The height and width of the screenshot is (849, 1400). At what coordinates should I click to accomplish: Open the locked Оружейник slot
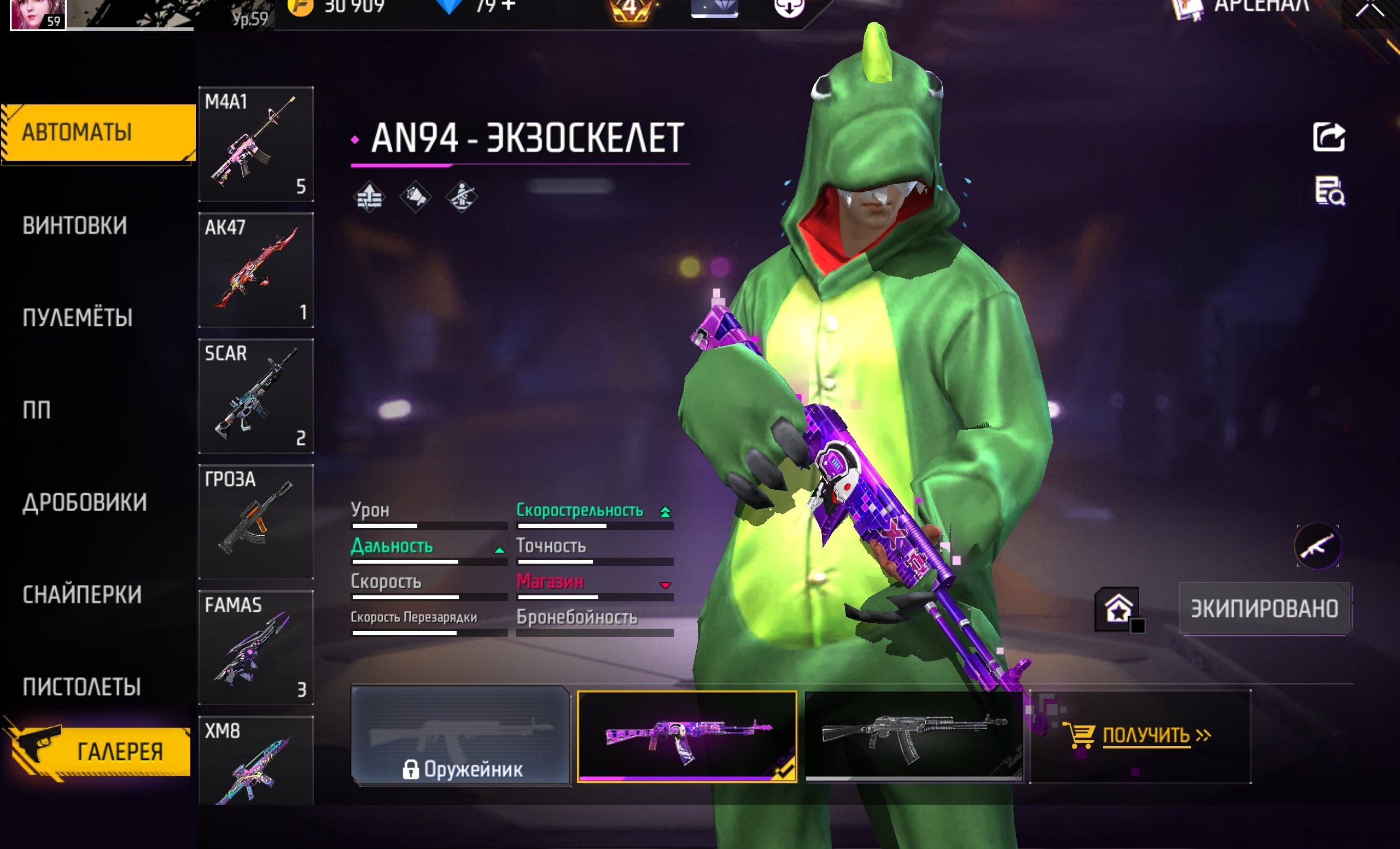(460, 736)
